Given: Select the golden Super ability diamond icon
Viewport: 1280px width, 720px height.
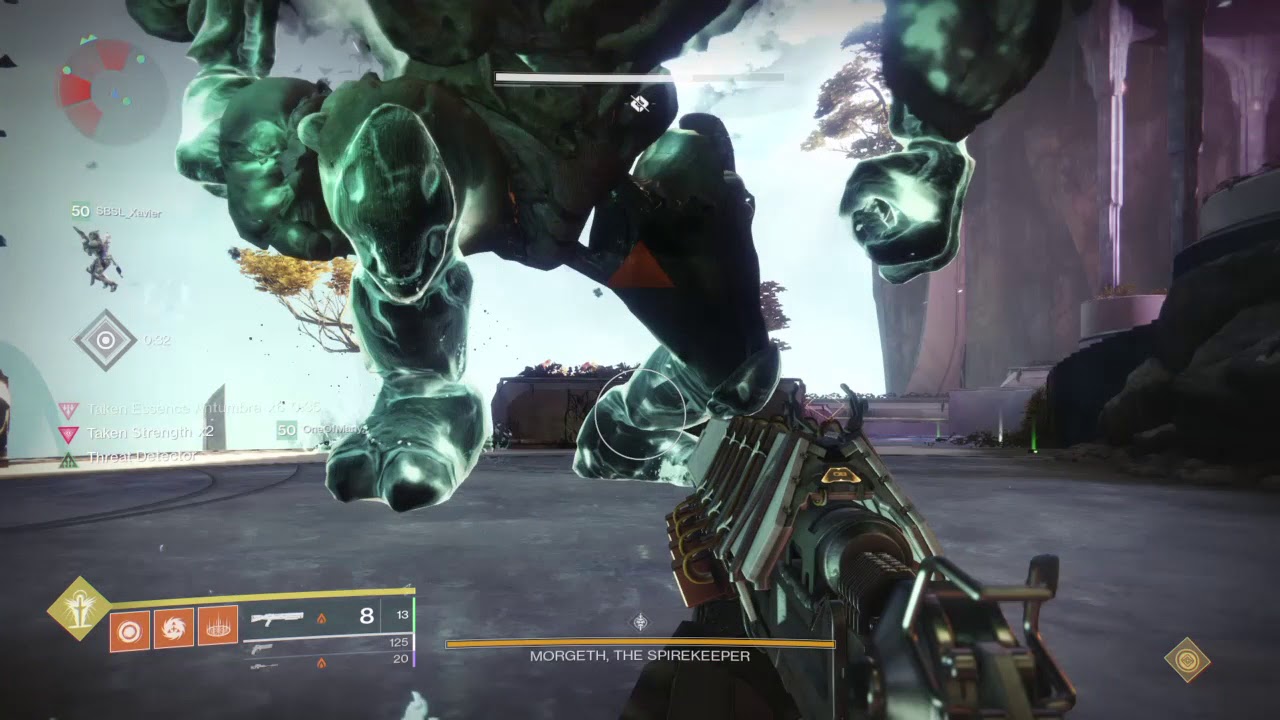Looking at the screenshot, I should pos(79,608).
